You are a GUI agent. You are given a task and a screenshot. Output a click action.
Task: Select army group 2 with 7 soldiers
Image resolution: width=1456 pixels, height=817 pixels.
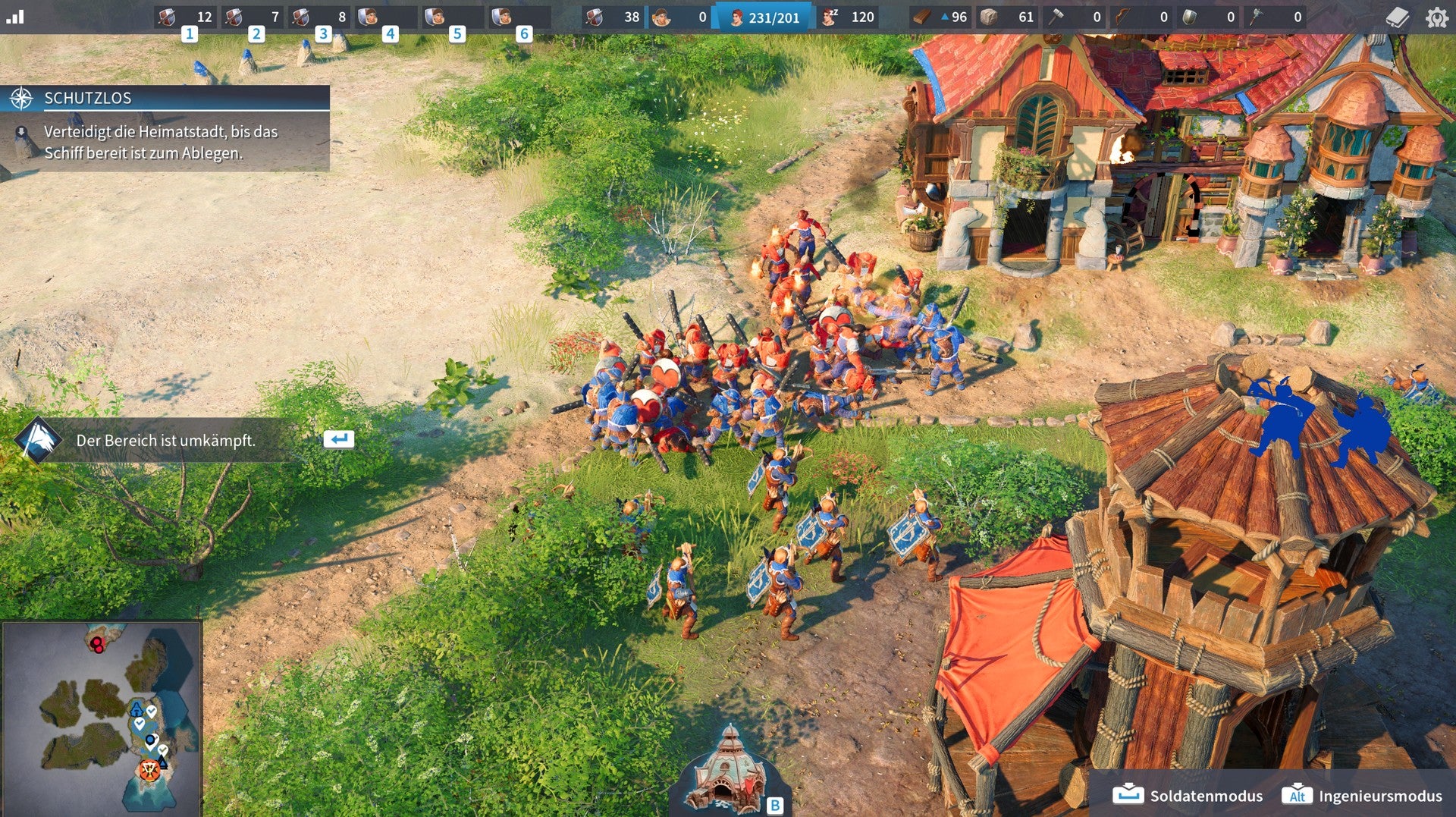pos(253,17)
